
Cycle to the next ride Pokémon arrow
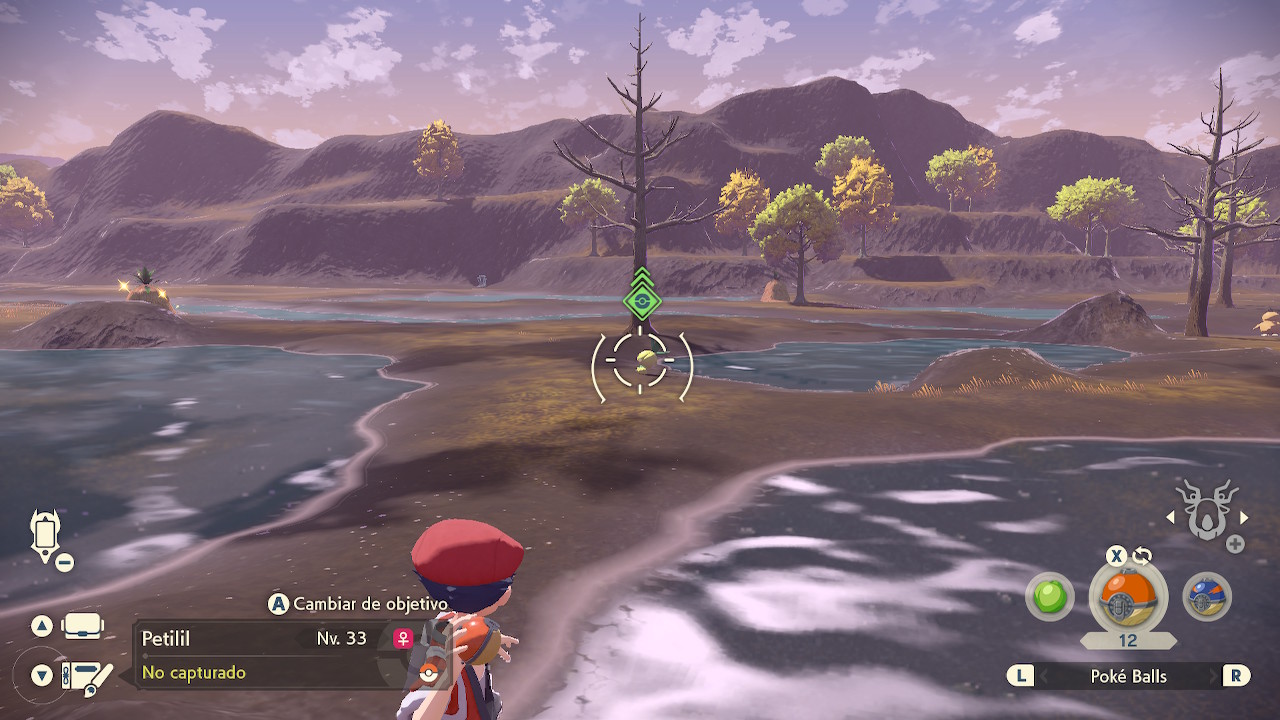point(1244,517)
